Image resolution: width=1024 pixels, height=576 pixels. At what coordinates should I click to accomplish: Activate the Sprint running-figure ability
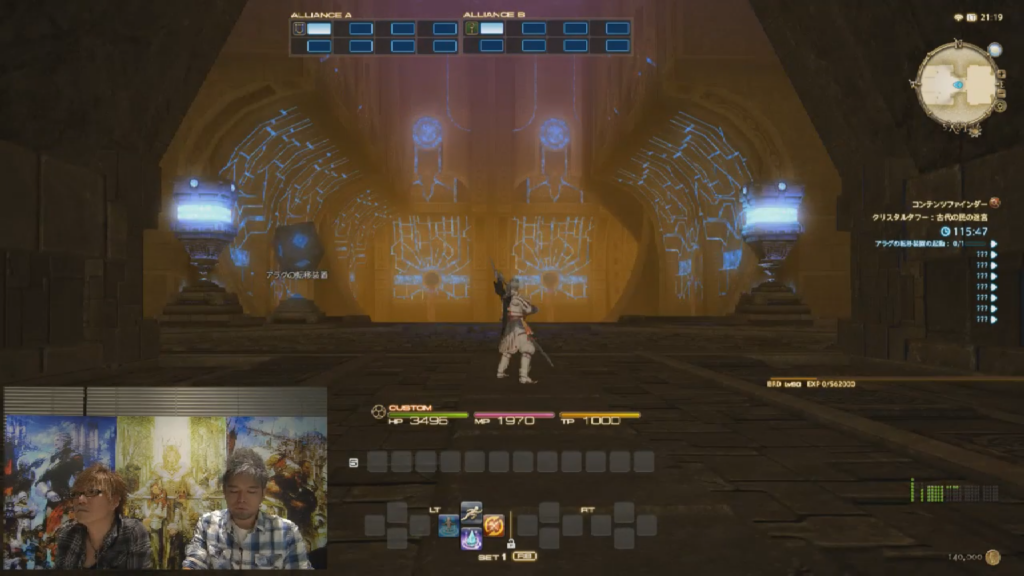(x=471, y=511)
